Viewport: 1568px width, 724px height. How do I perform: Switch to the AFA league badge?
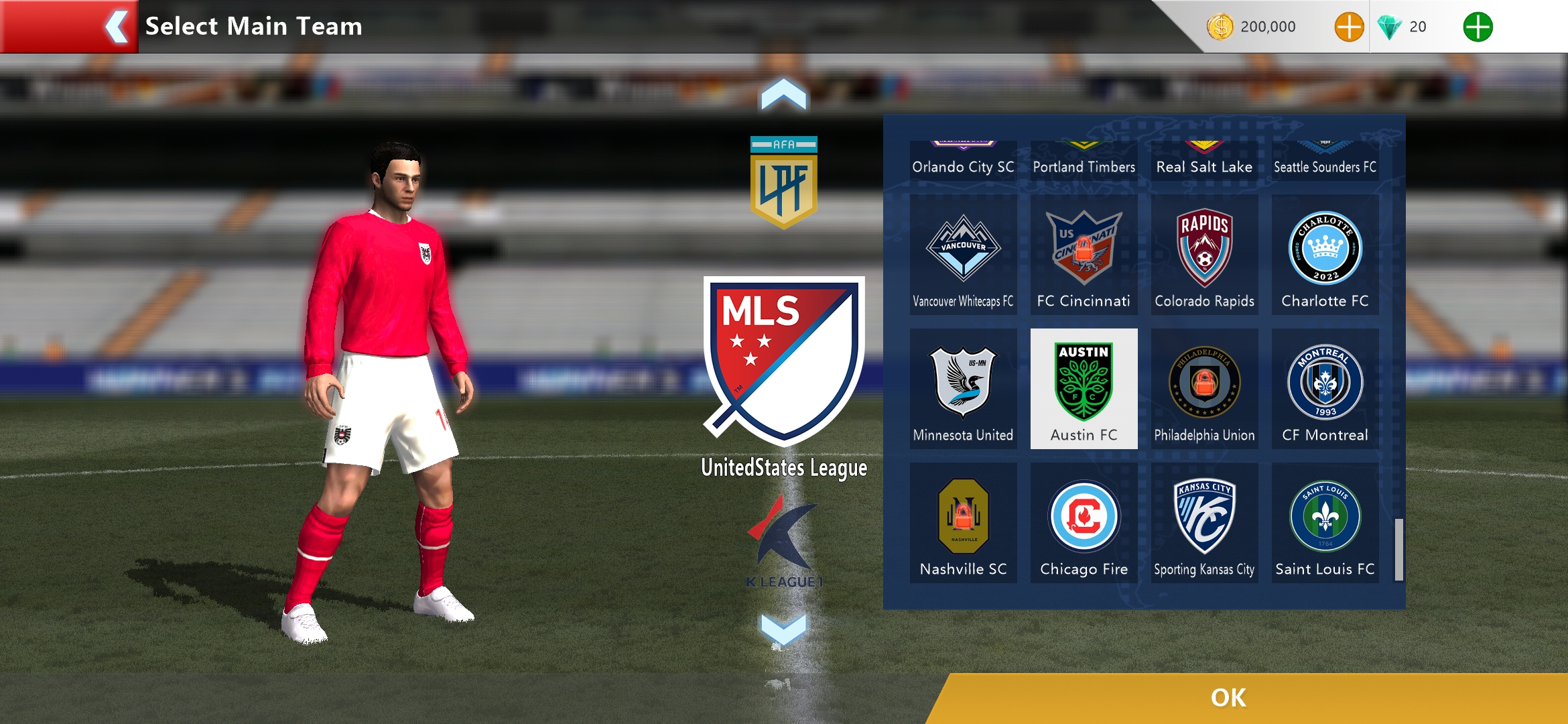click(783, 182)
